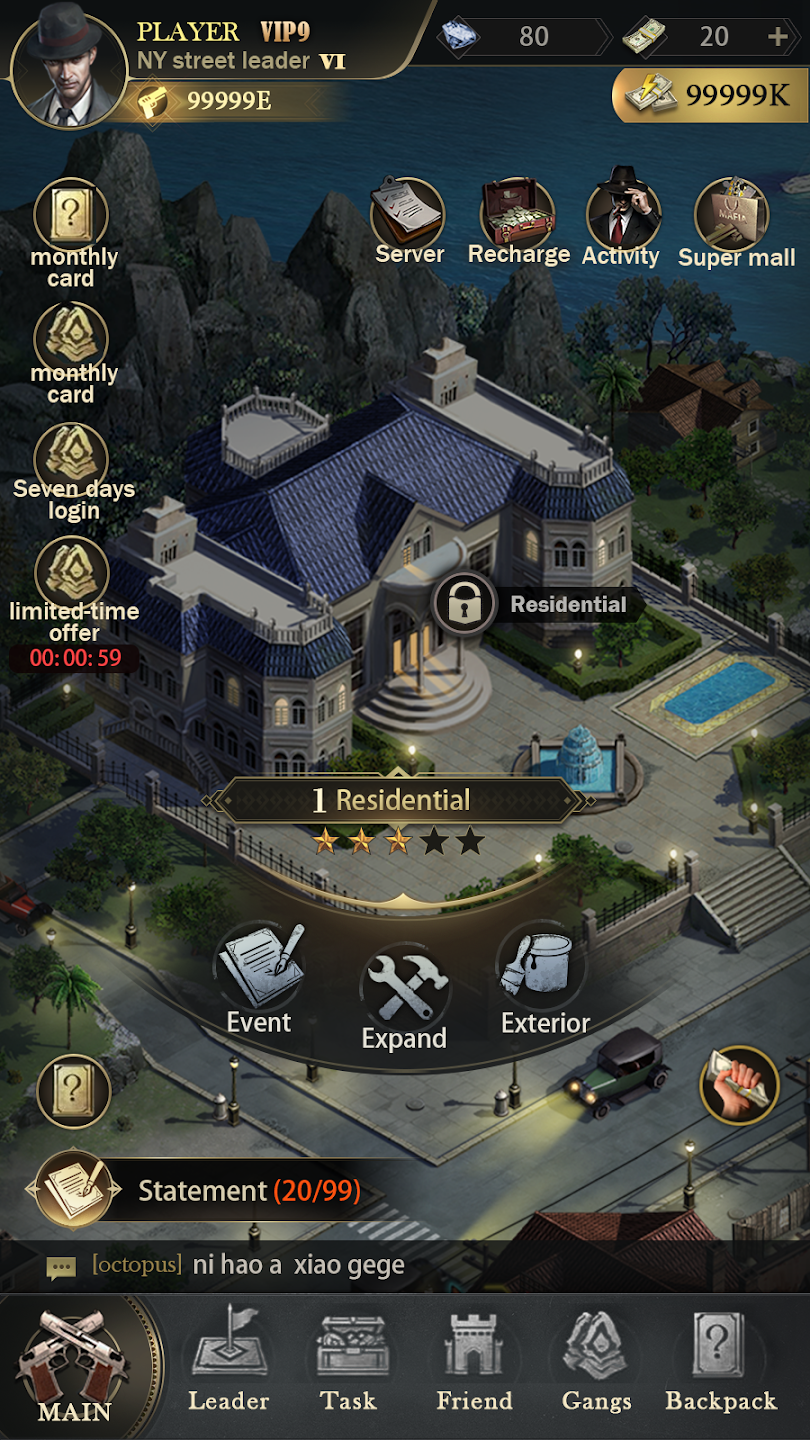The width and height of the screenshot is (810, 1440).
Task: Open the Backpack tab
Action: click(720, 1366)
